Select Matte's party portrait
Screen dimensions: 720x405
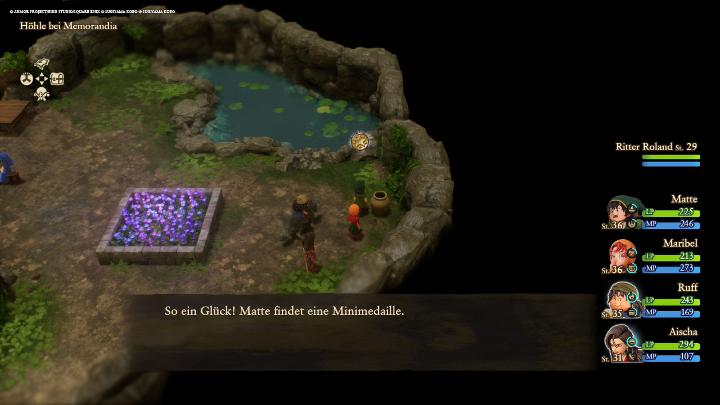[622, 212]
